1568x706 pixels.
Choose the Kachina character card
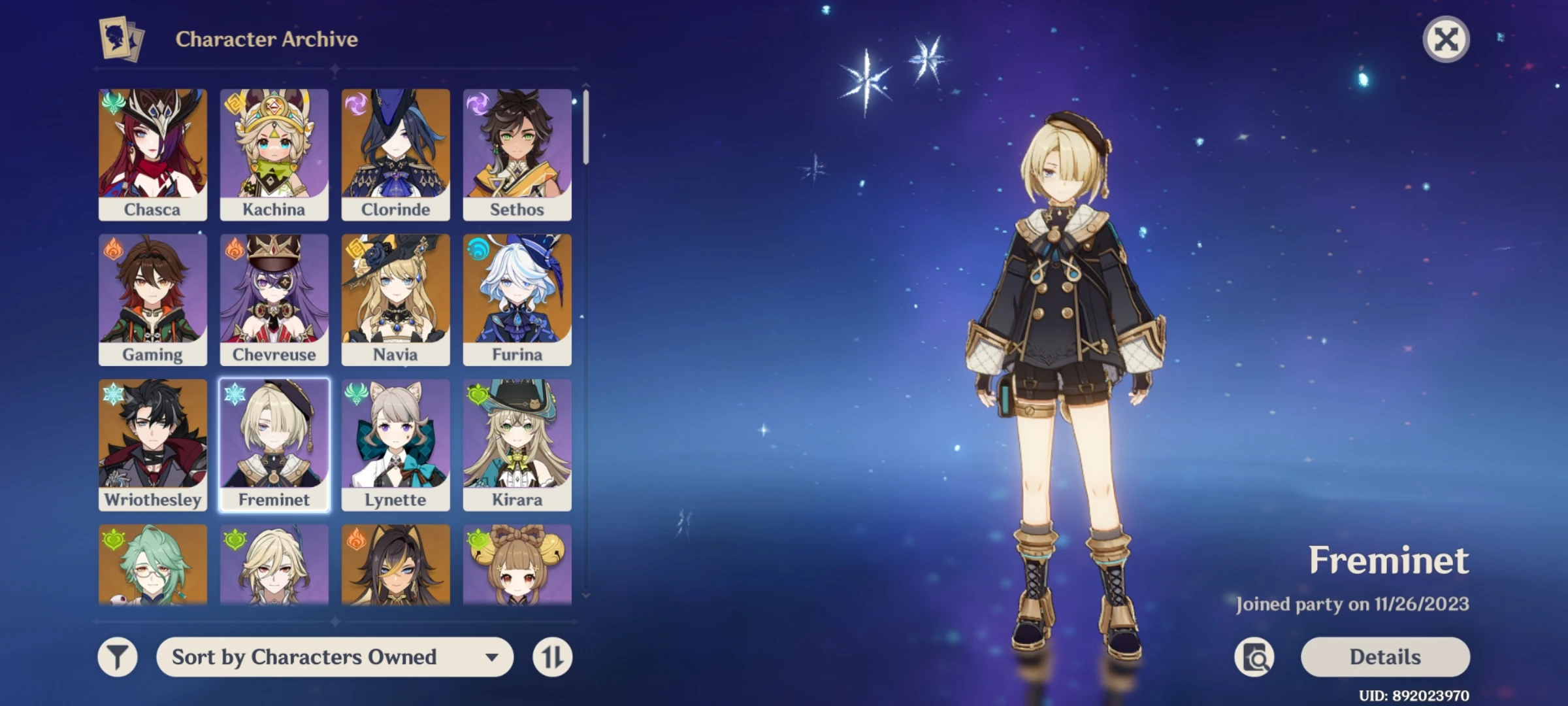274,154
